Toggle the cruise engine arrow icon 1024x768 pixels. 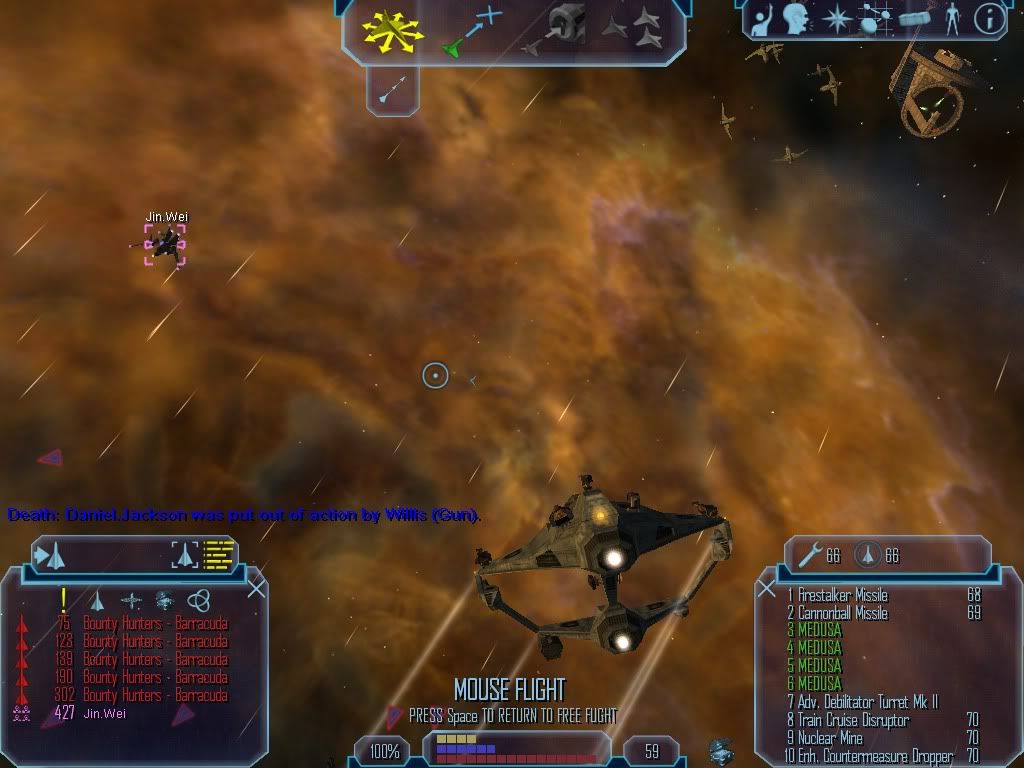point(392,90)
